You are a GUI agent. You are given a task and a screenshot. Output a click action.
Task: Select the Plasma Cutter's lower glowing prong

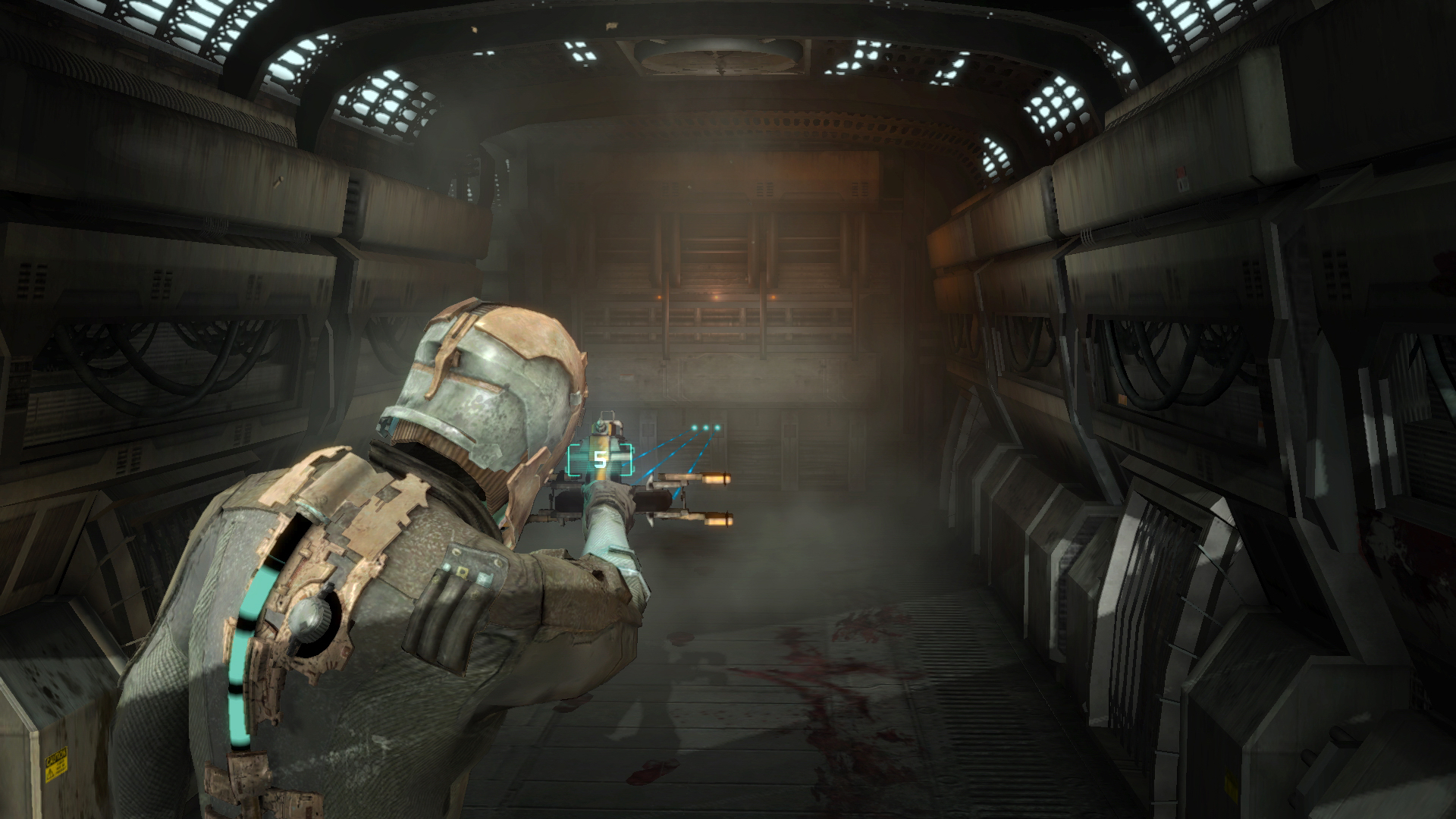[x=718, y=519]
